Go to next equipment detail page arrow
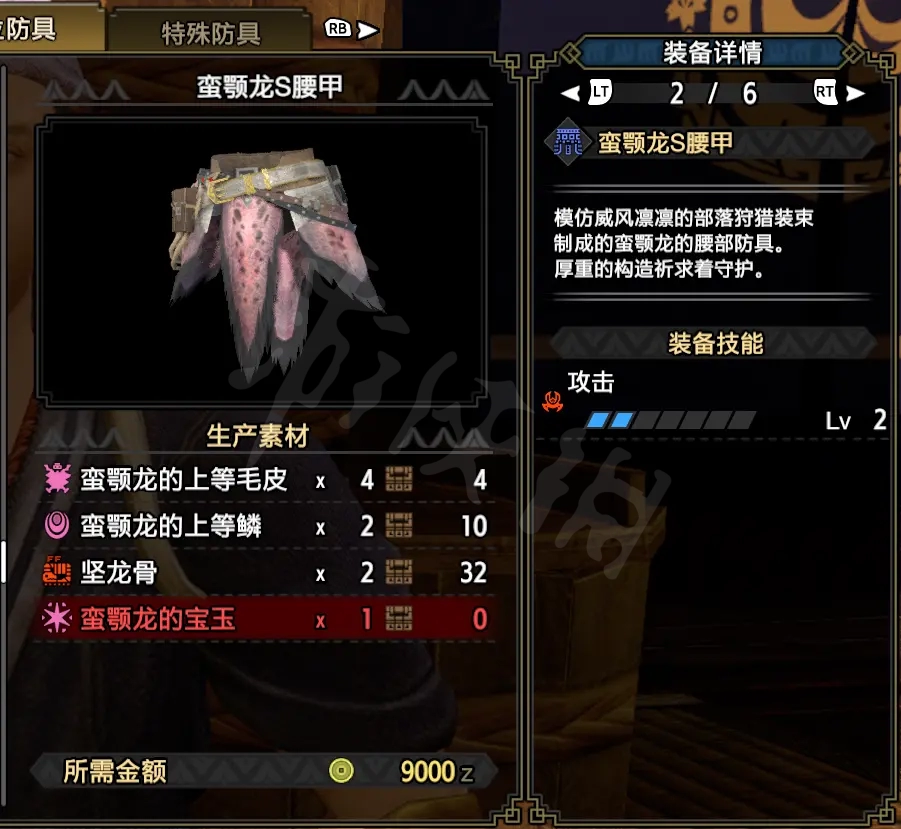 (x=855, y=94)
